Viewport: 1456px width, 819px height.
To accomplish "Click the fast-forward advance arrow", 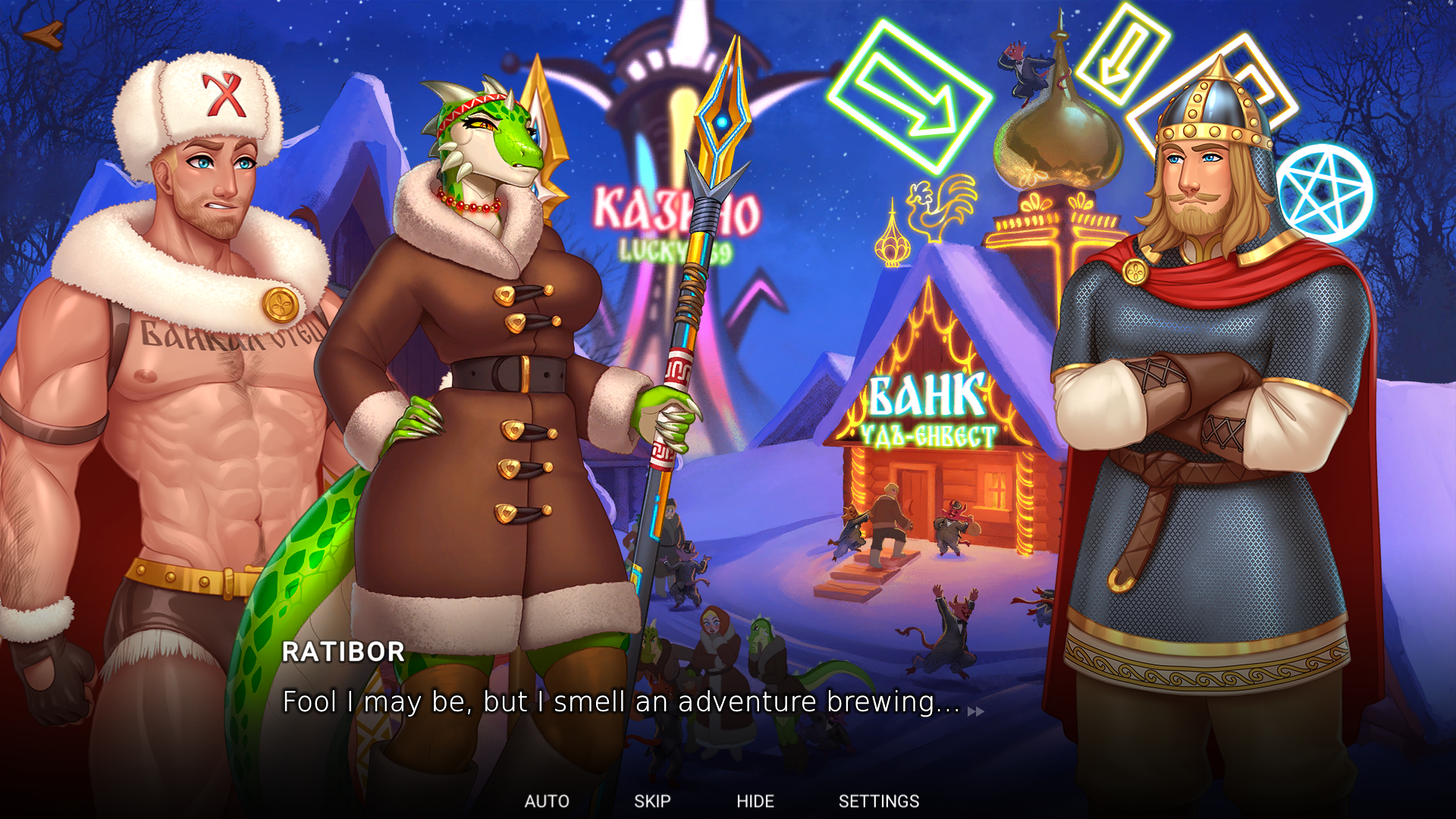I will click(974, 711).
